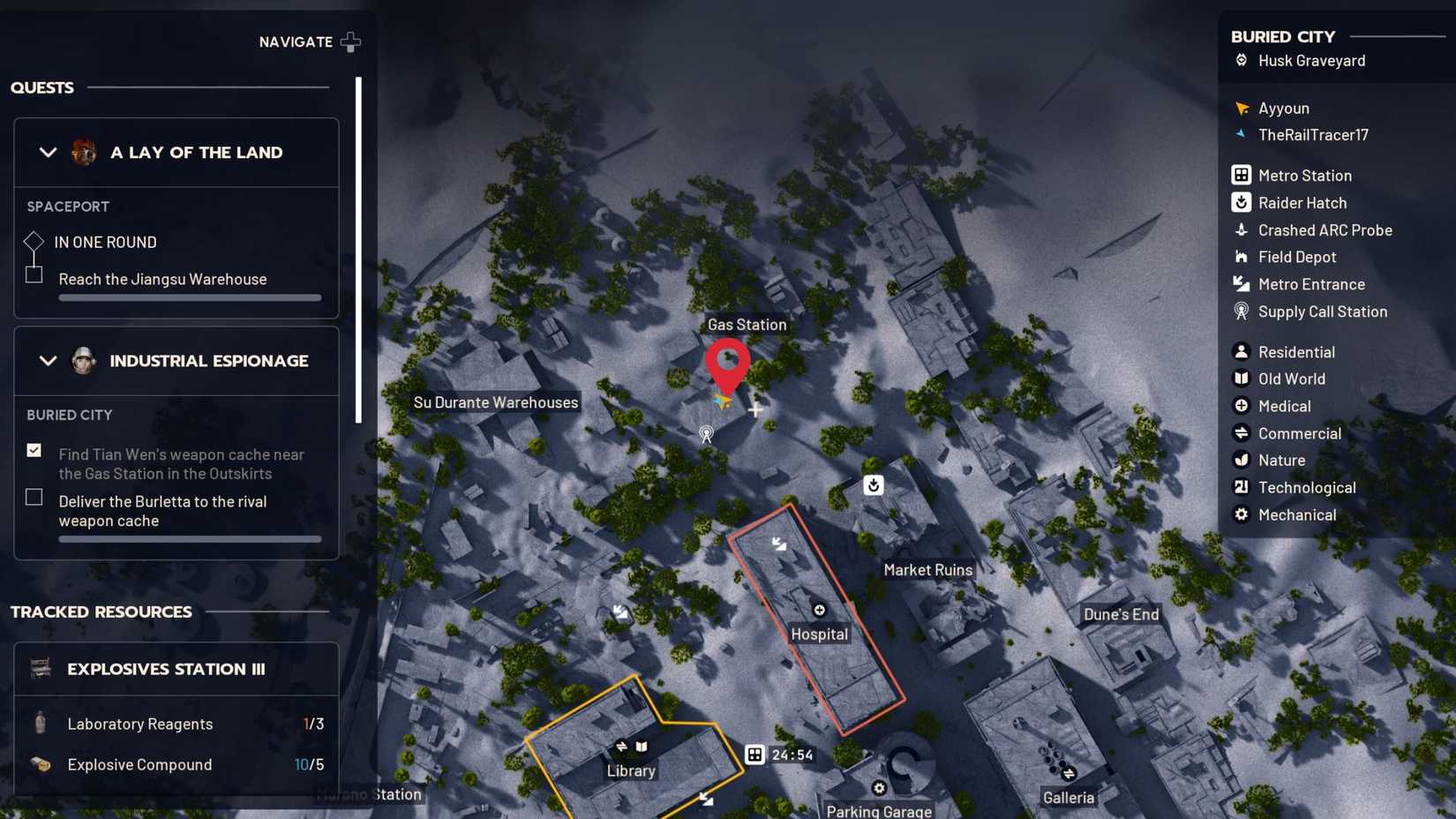Click the Raider Hatch legend icon
The image size is (1456, 819).
click(1241, 202)
